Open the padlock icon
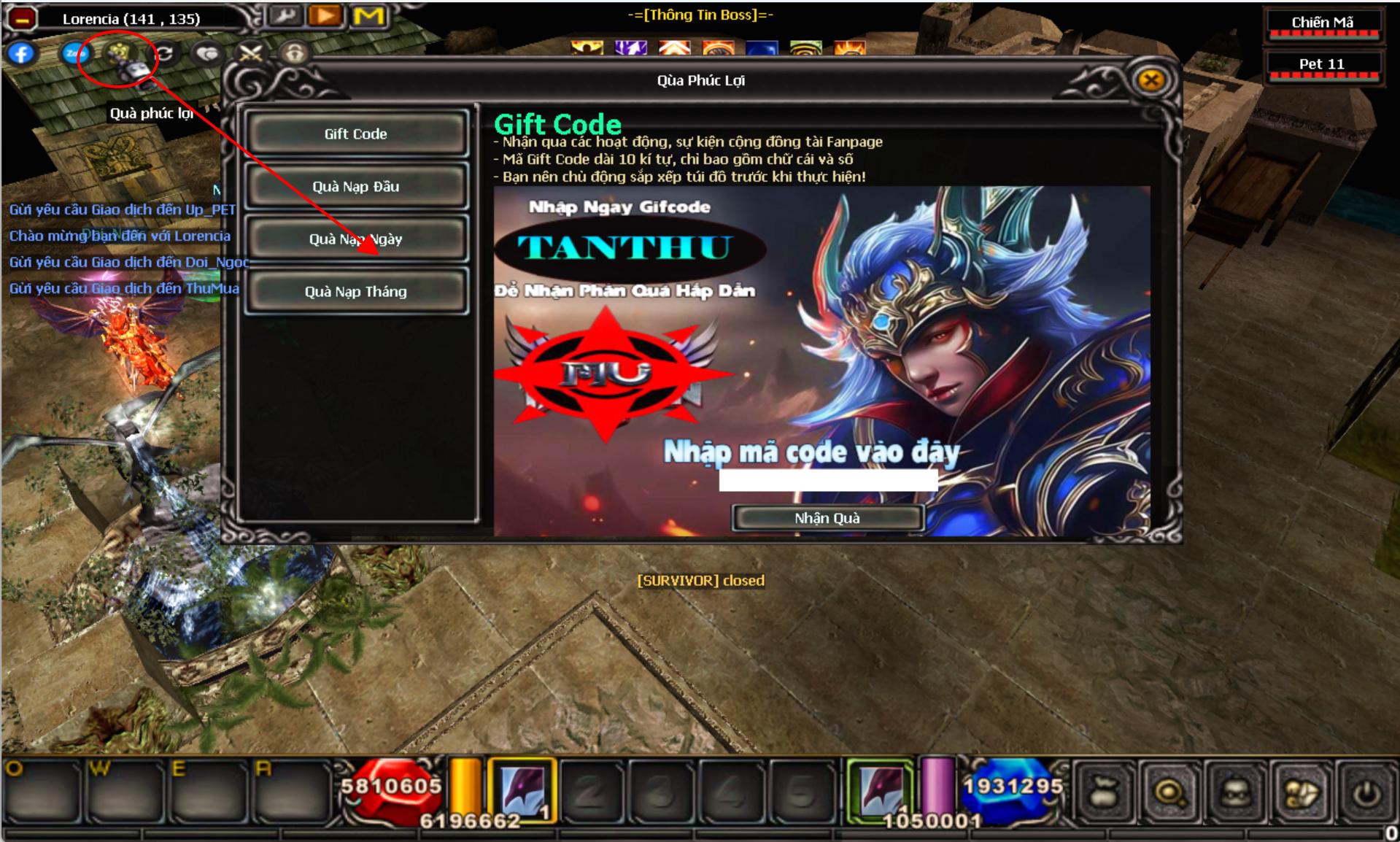1400x842 pixels. 294,53
